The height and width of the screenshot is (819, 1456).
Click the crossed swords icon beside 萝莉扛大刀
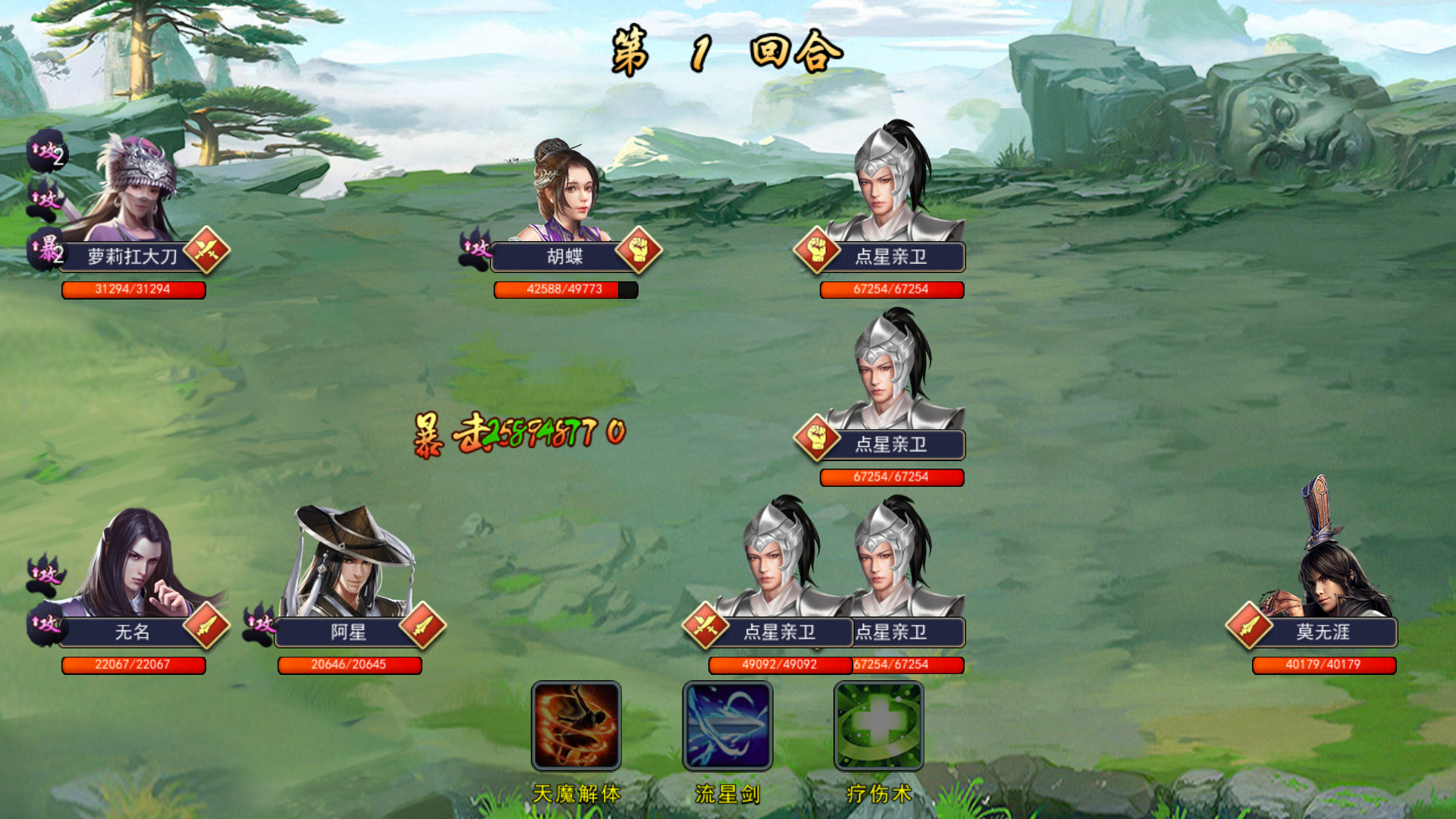206,250
